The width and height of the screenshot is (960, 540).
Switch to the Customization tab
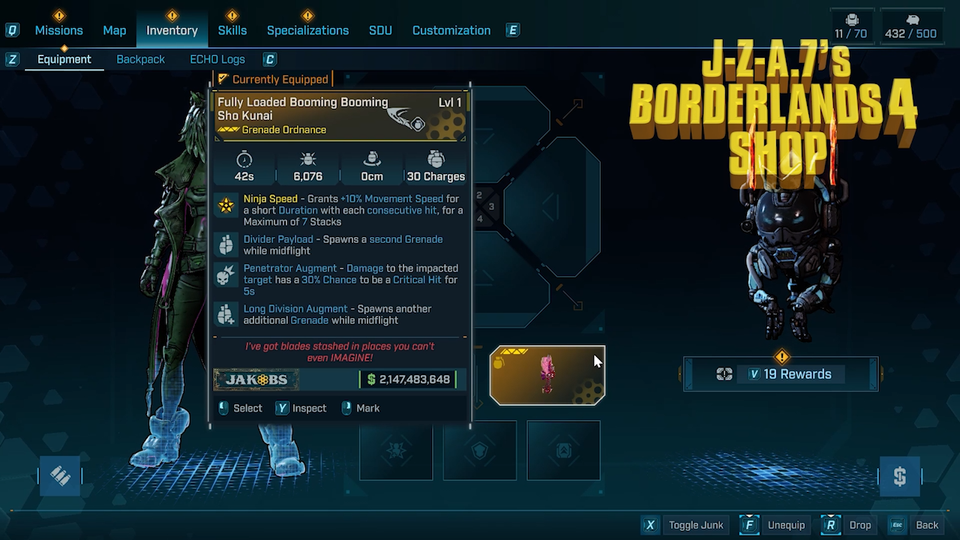tap(451, 30)
